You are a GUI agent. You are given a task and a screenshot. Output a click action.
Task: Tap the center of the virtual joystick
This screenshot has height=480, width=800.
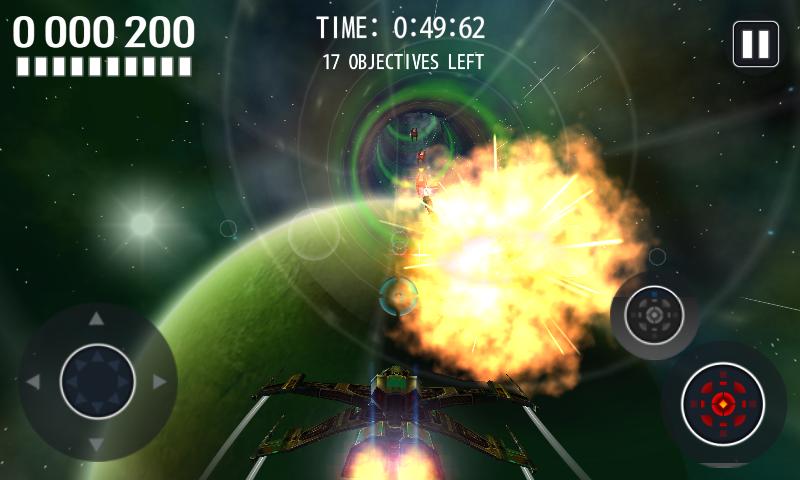97,381
